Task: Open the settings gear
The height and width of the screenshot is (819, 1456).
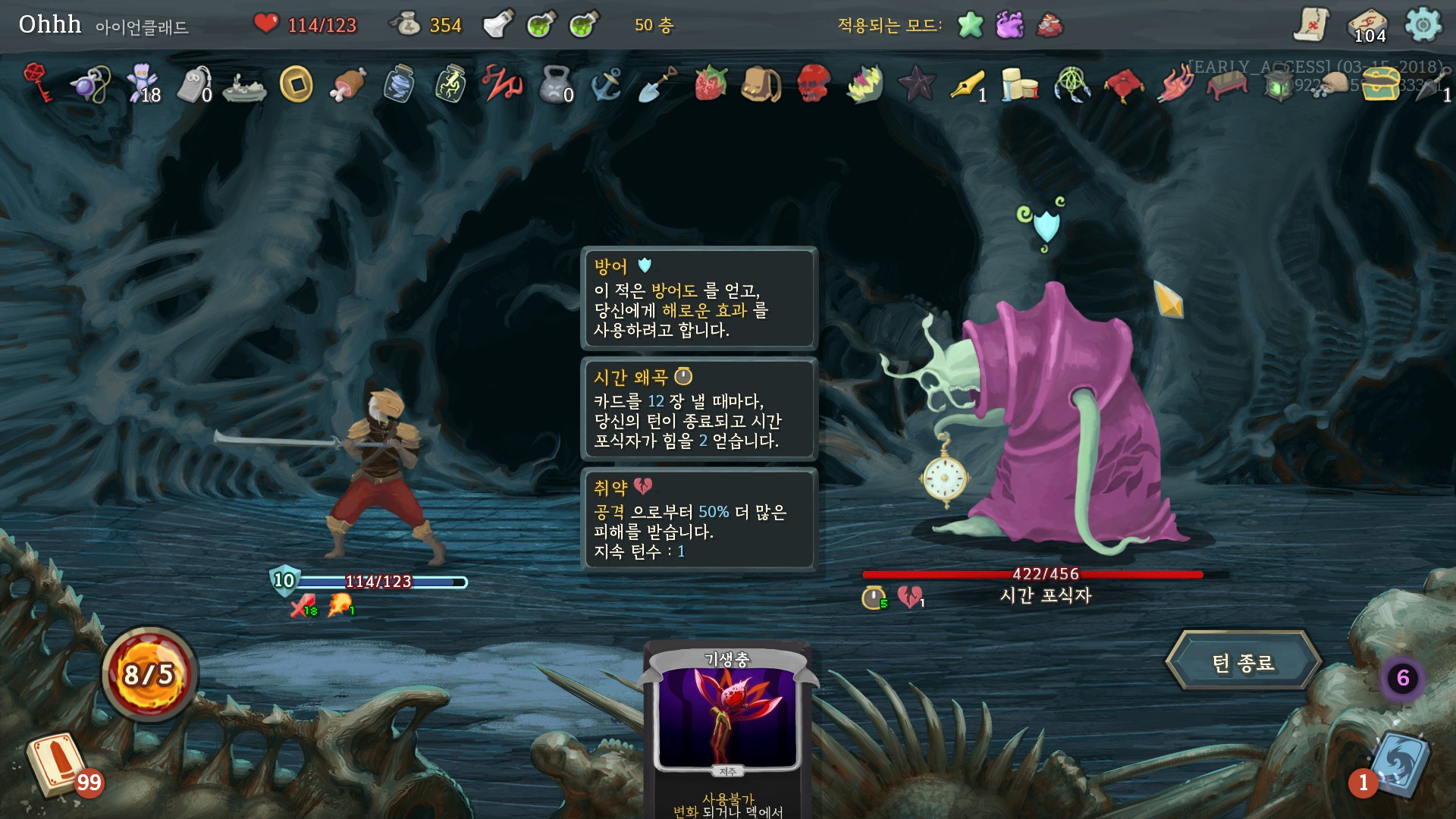Action: coord(1423,25)
